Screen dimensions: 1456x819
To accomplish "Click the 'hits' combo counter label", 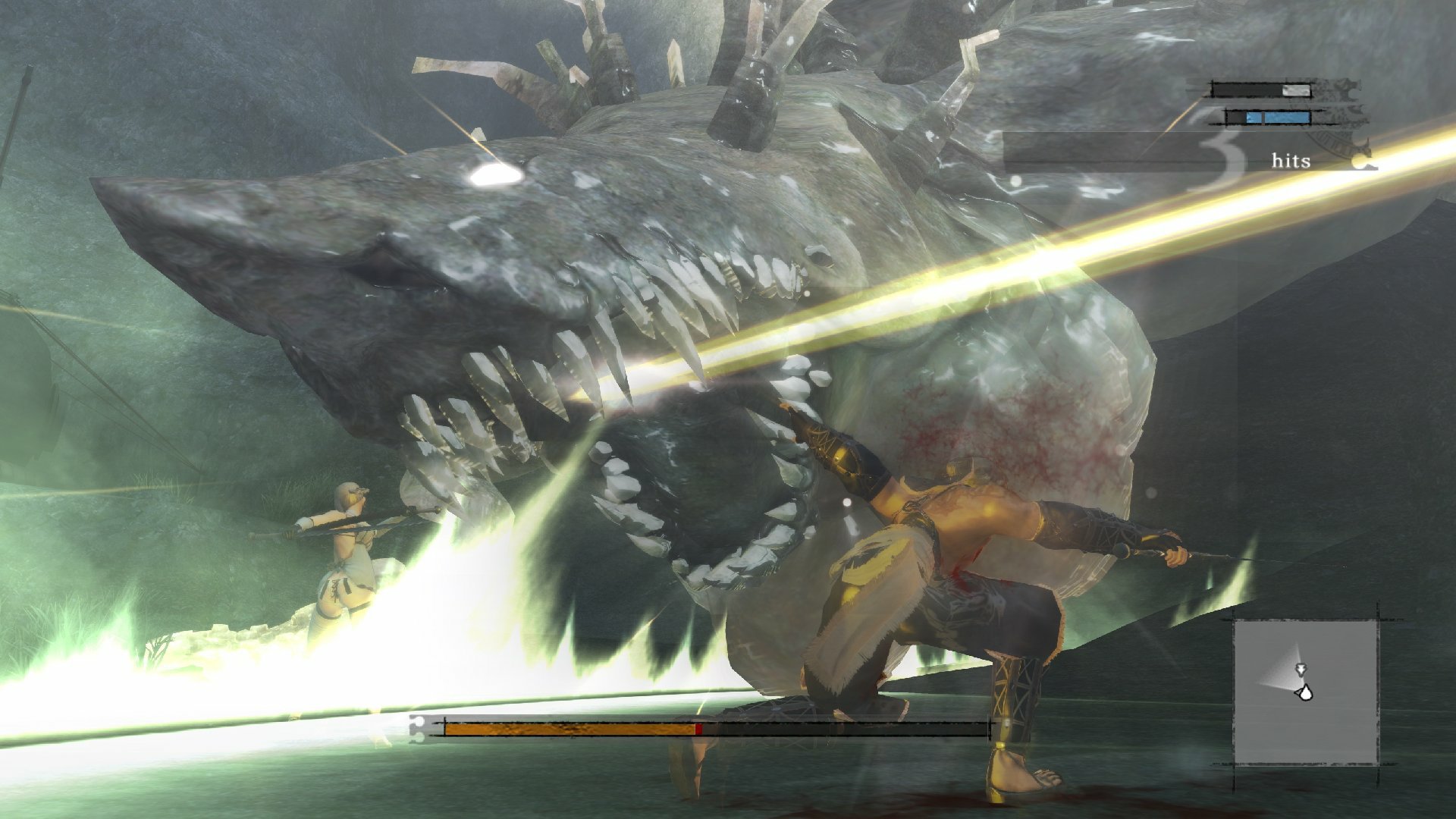I will 1291,161.
